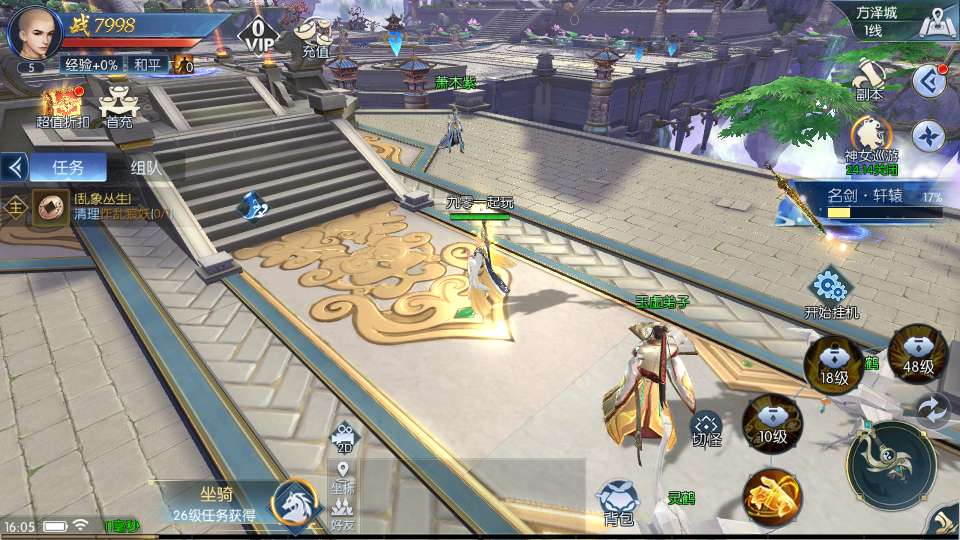Open the 背包 backpack
This screenshot has height=540, width=960.
[x=617, y=502]
